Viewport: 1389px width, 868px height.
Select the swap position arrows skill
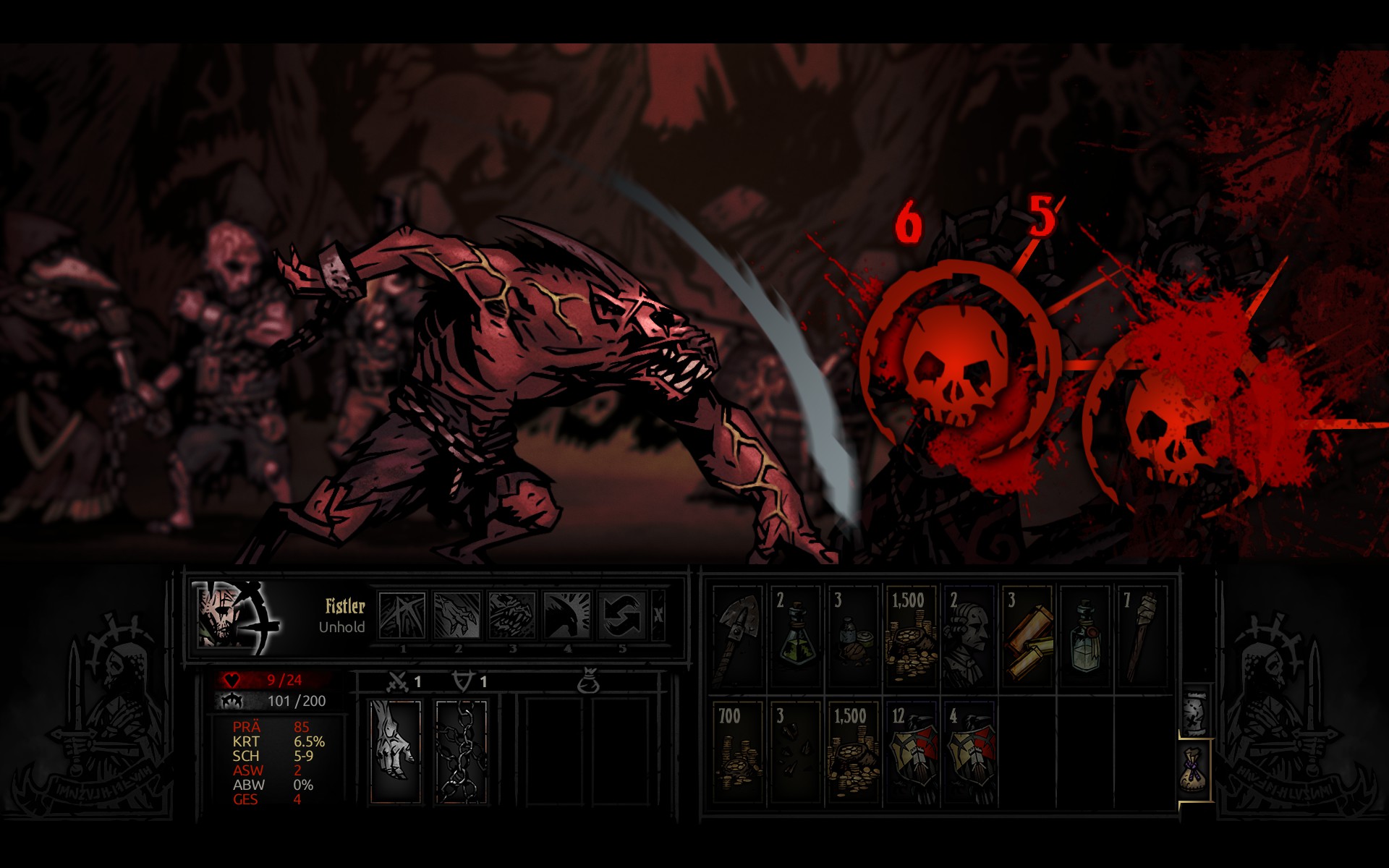point(622,615)
